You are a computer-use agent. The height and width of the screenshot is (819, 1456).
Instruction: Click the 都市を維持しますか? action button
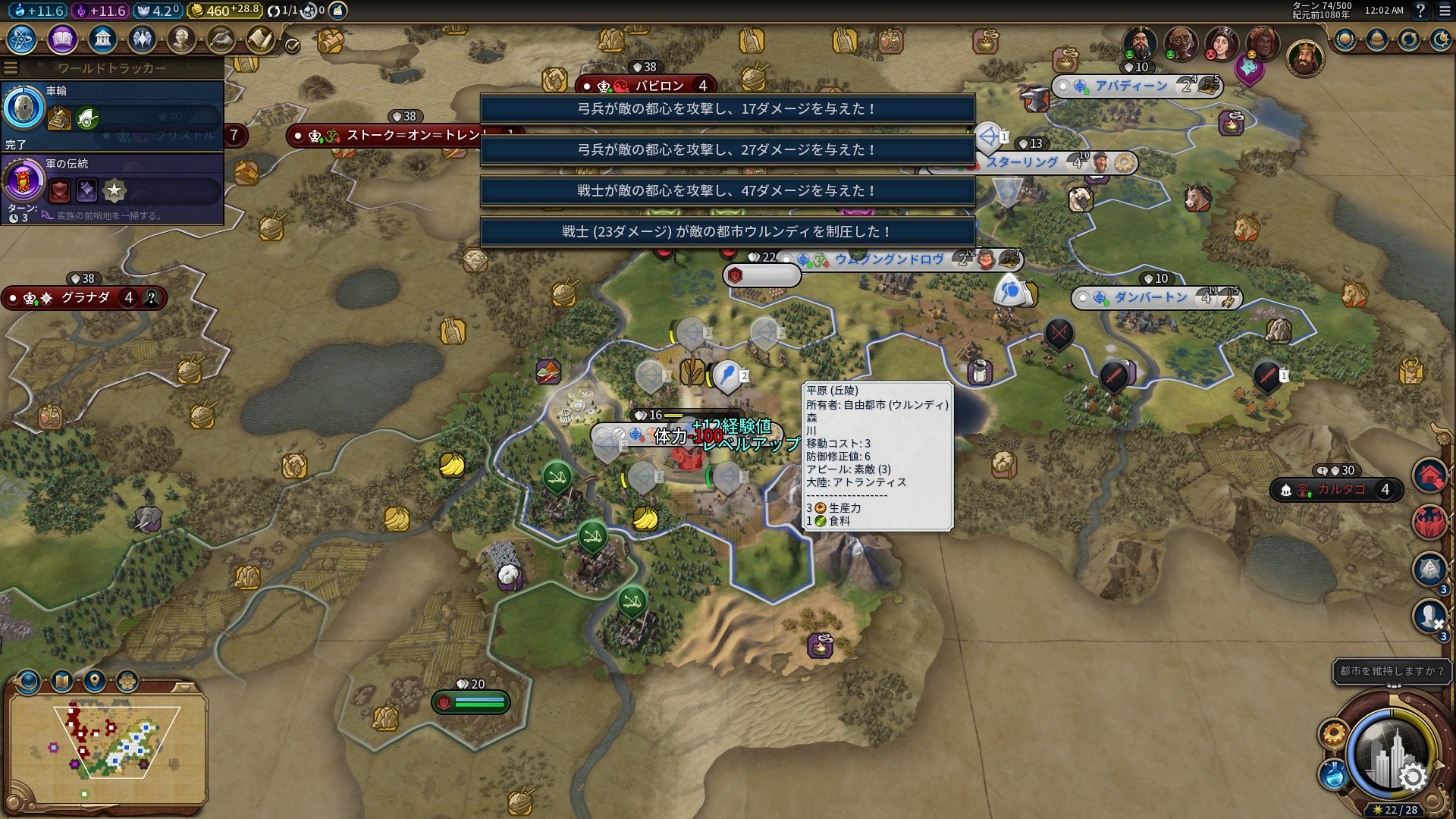click(1392, 671)
